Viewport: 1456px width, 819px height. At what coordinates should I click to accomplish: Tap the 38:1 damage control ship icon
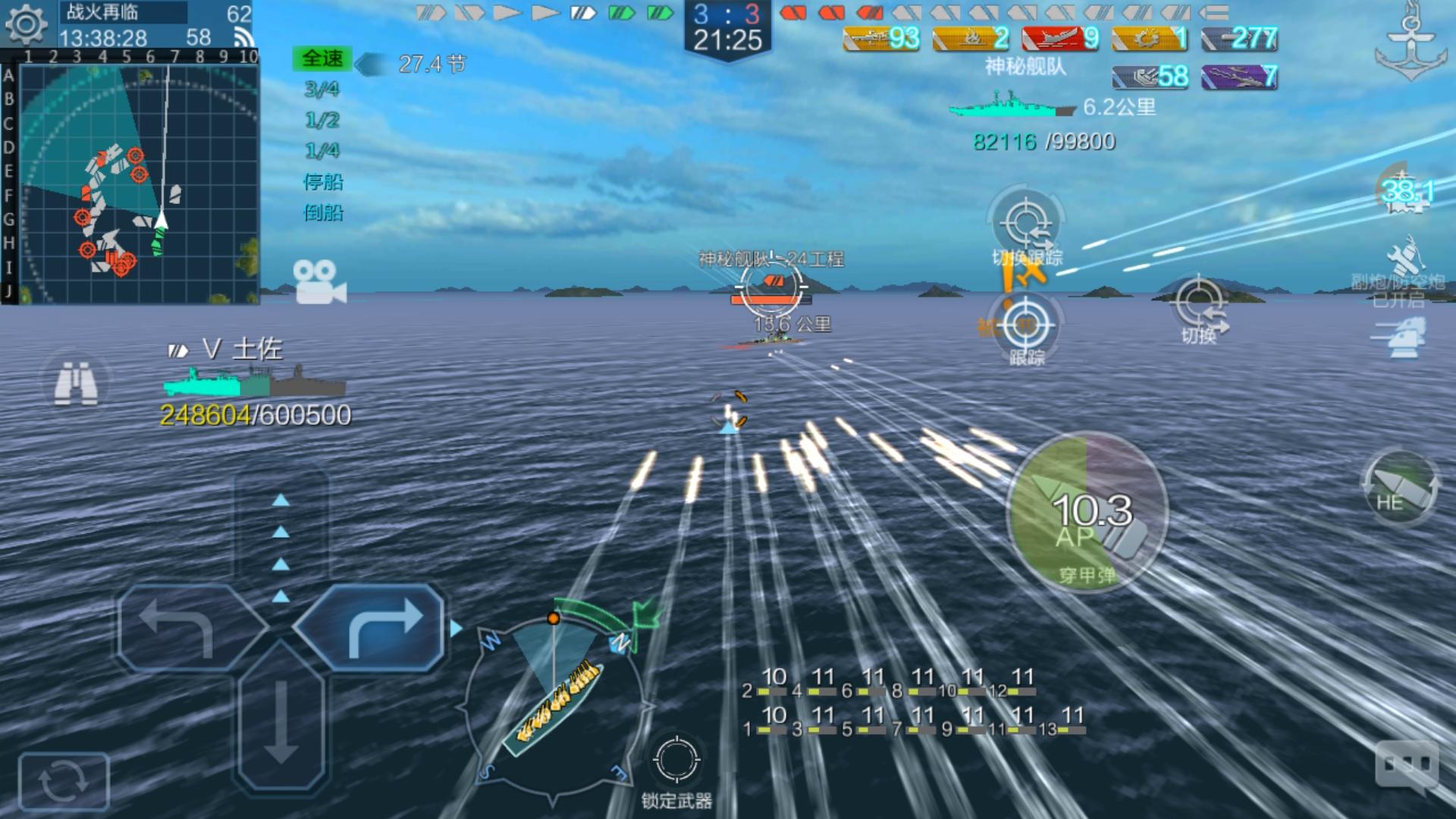(1407, 191)
